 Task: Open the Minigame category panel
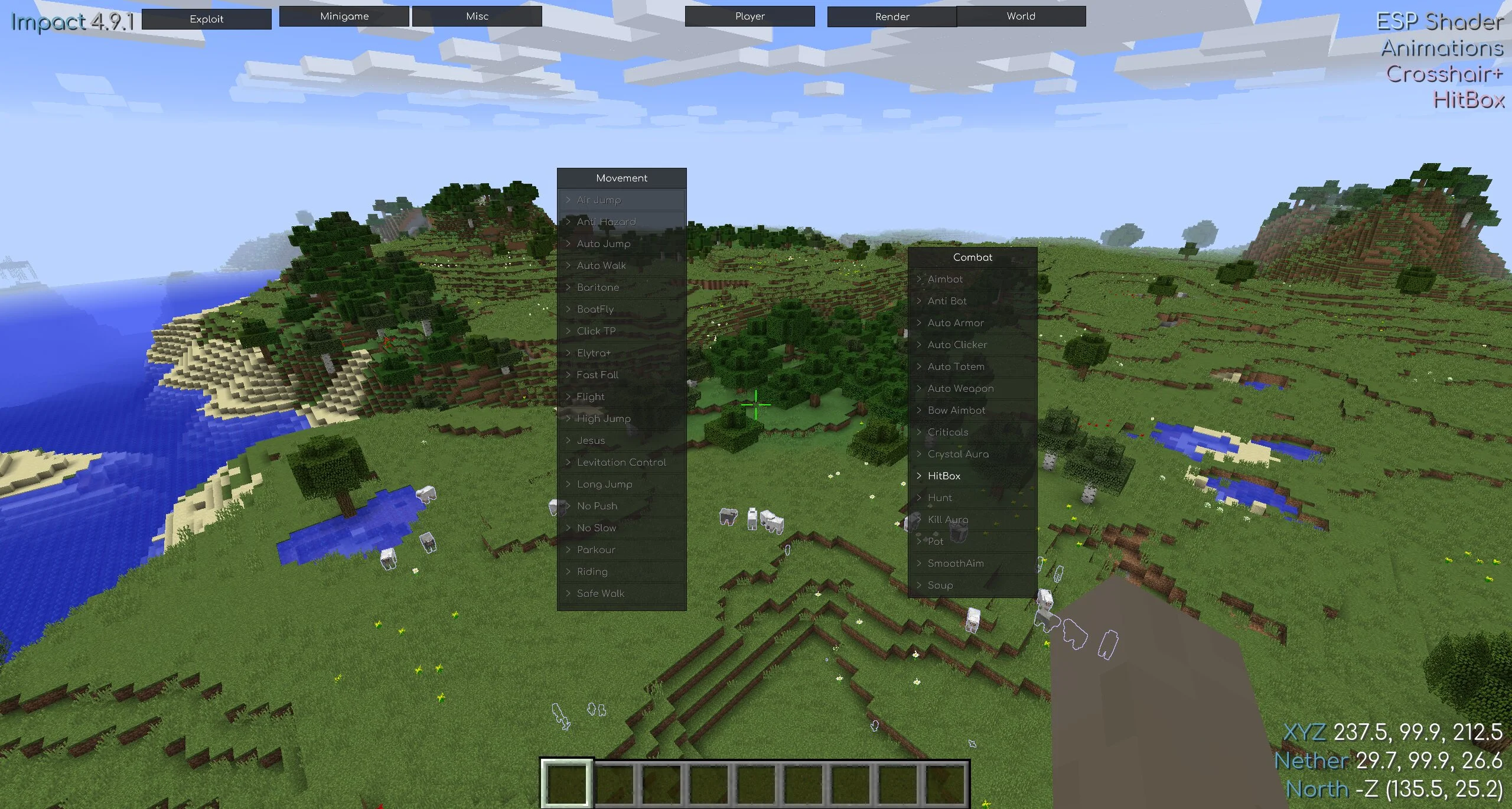point(344,17)
